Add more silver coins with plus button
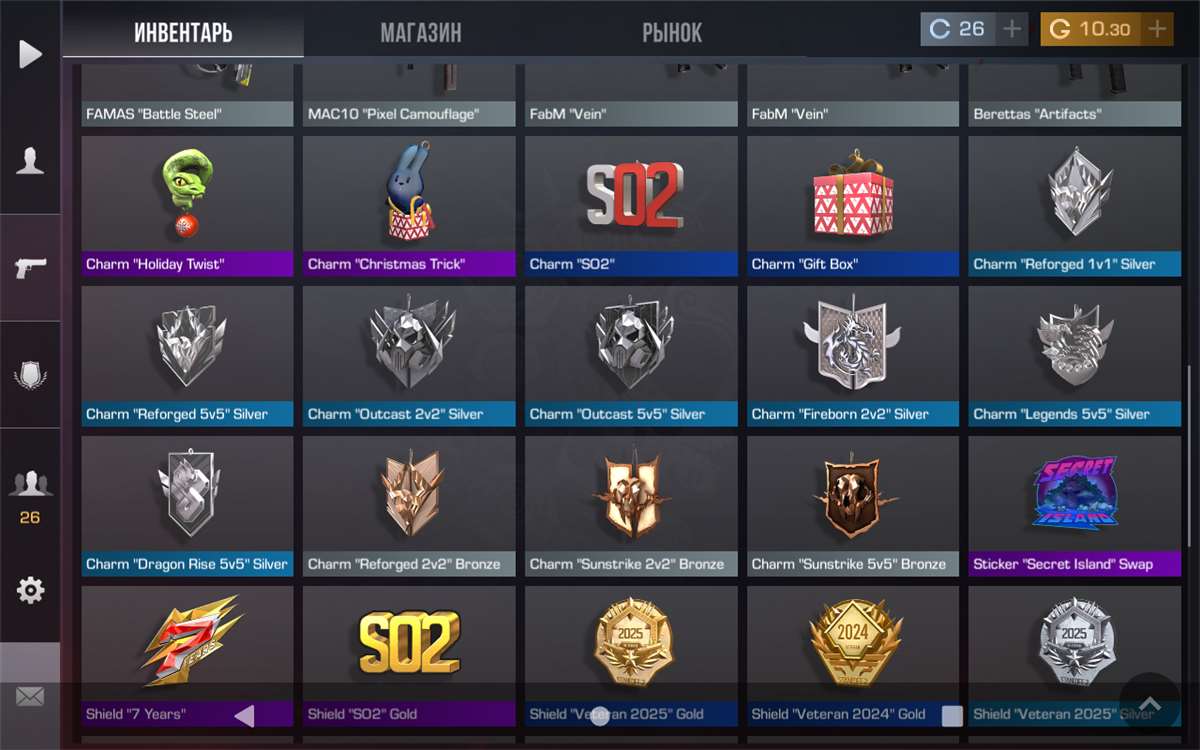The height and width of the screenshot is (750, 1200). [1012, 29]
